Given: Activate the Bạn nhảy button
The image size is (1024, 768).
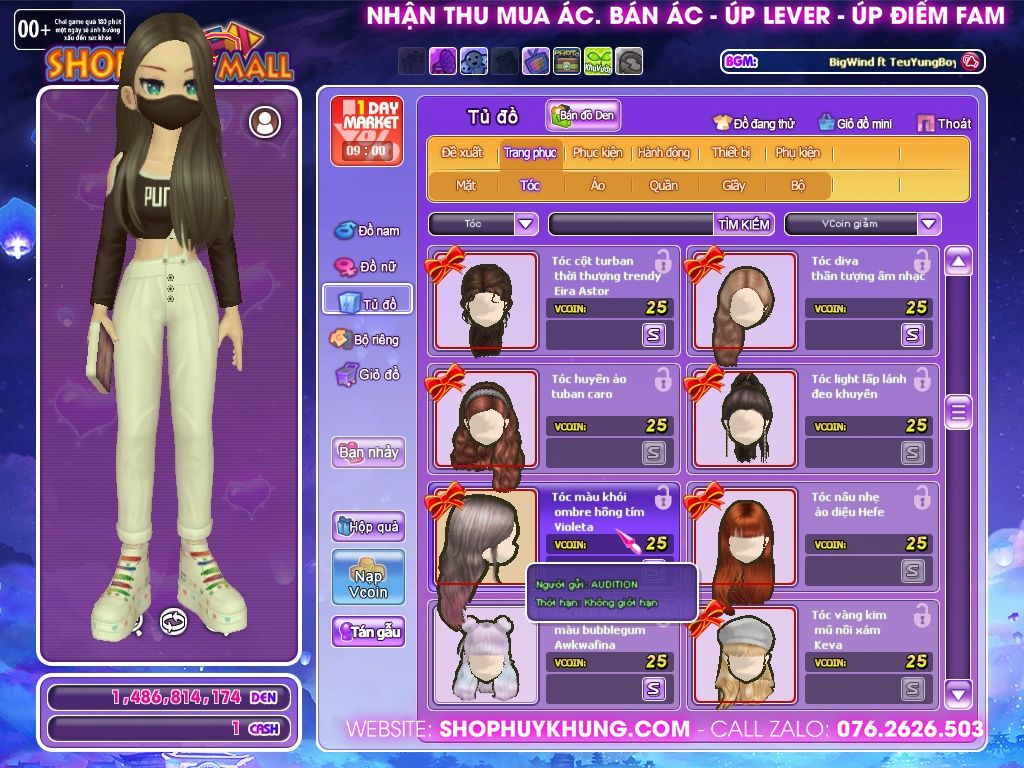Looking at the screenshot, I should (x=368, y=452).
